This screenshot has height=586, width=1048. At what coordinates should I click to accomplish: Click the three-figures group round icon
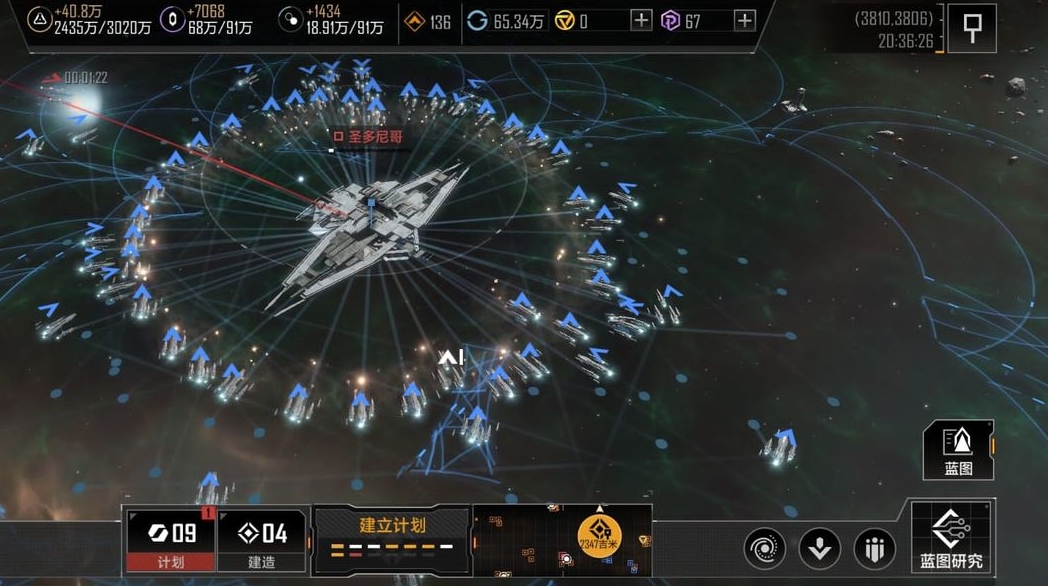874,548
